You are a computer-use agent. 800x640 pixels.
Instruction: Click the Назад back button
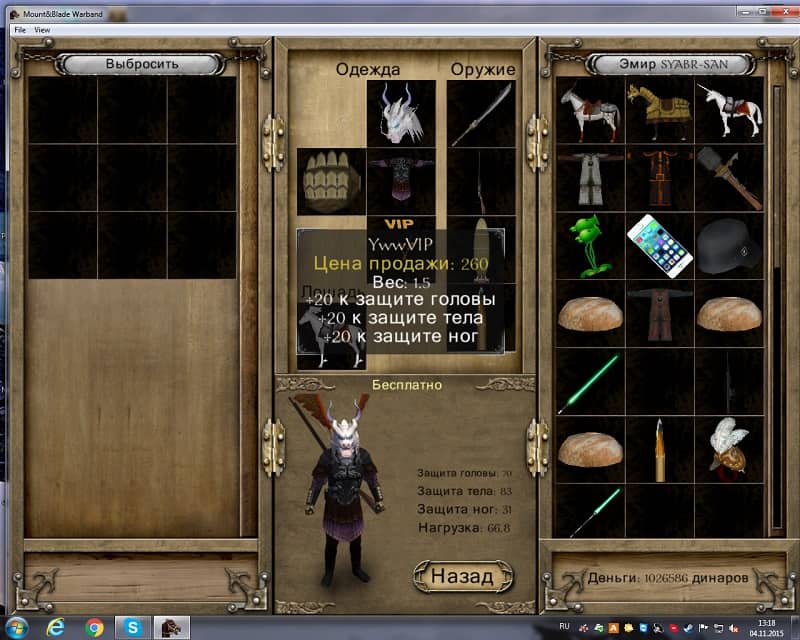pyautogui.click(x=462, y=576)
